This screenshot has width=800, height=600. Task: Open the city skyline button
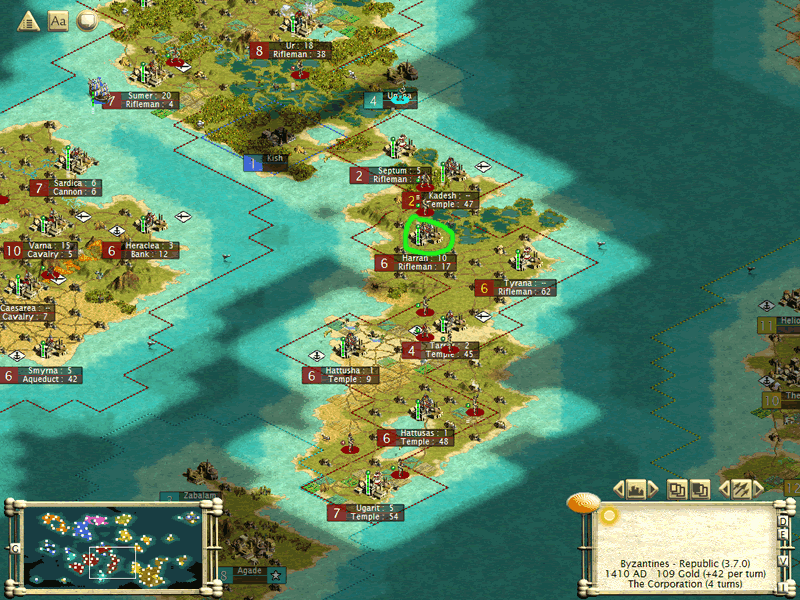(x=636, y=489)
